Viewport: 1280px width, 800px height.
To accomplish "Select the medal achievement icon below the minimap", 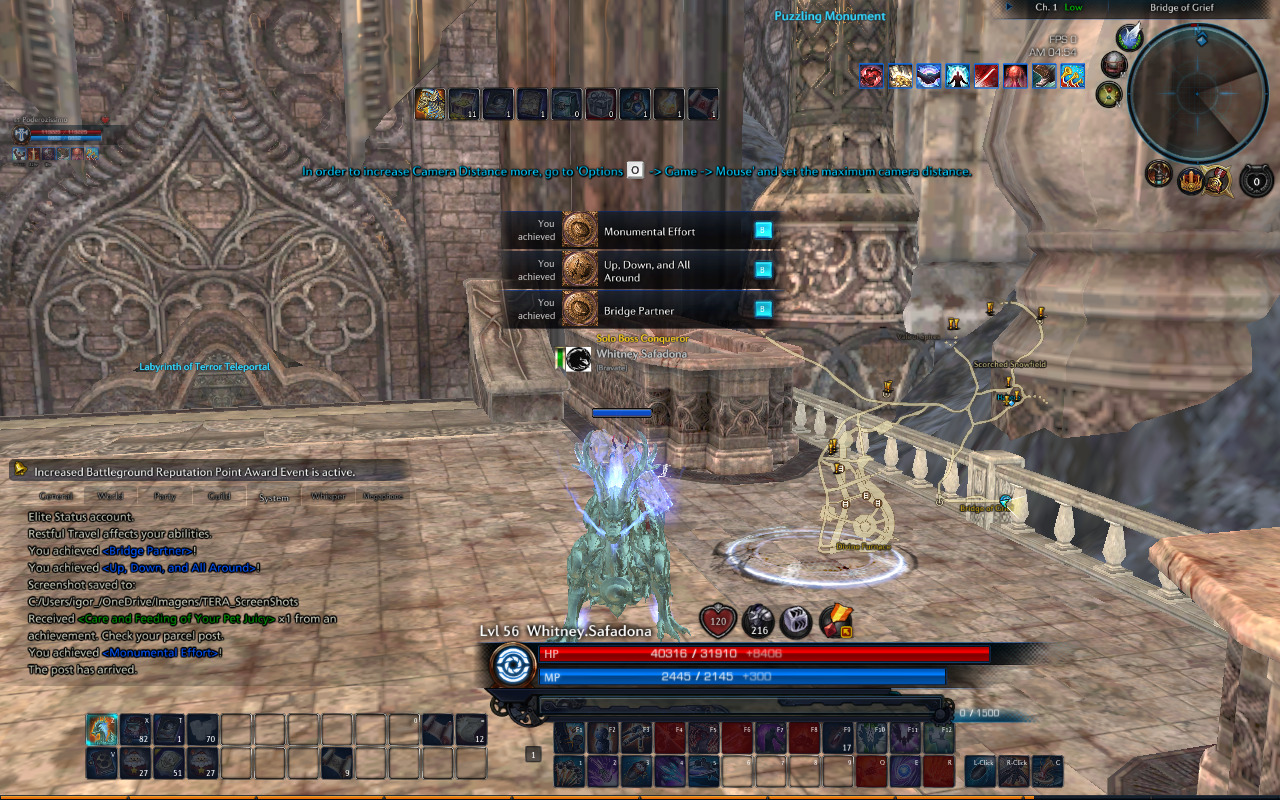I will pyautogui.click(x=1218, y=181).
